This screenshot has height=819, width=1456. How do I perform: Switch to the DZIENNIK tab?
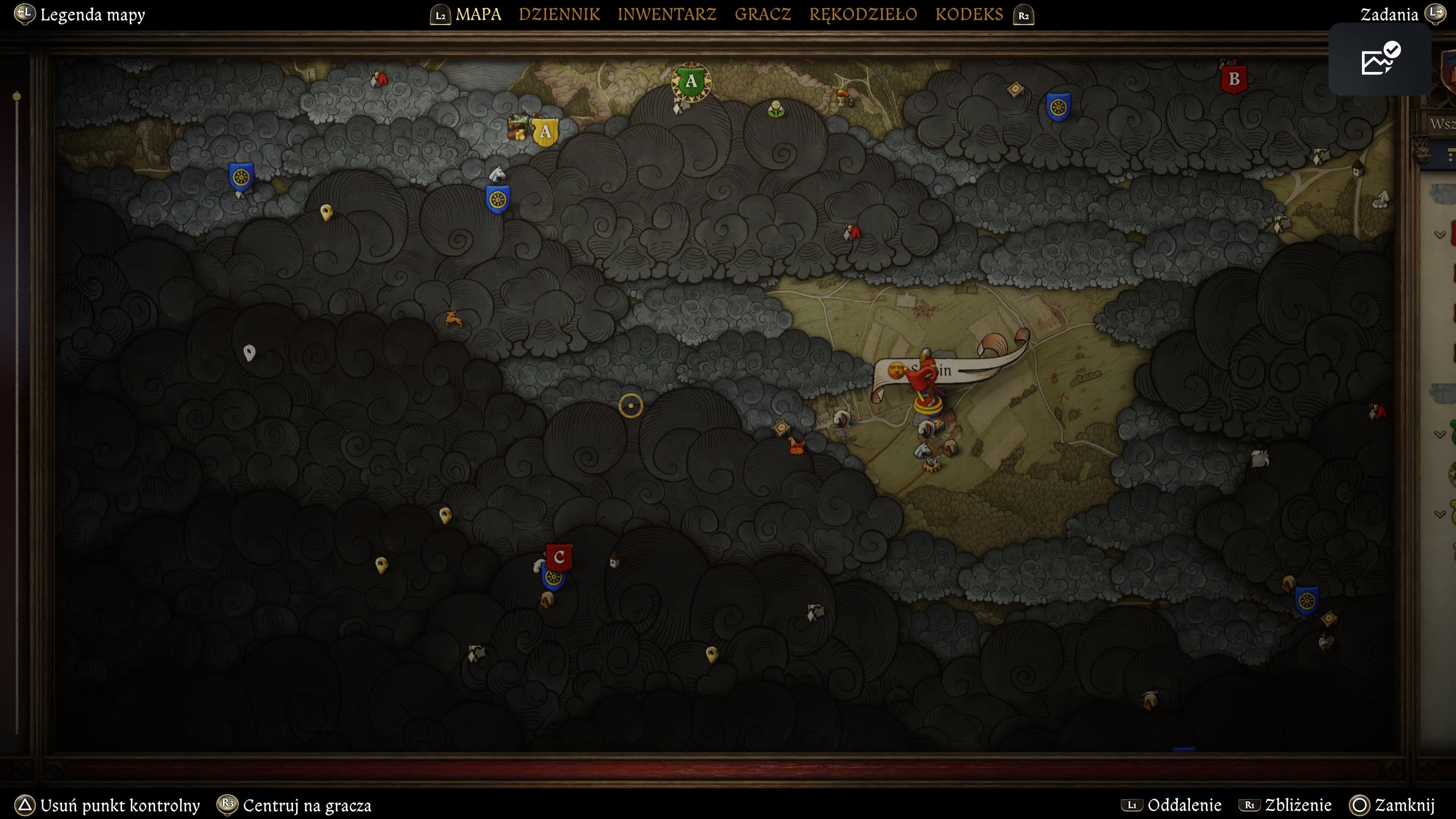pyautogui.click(x=559, y=14)
